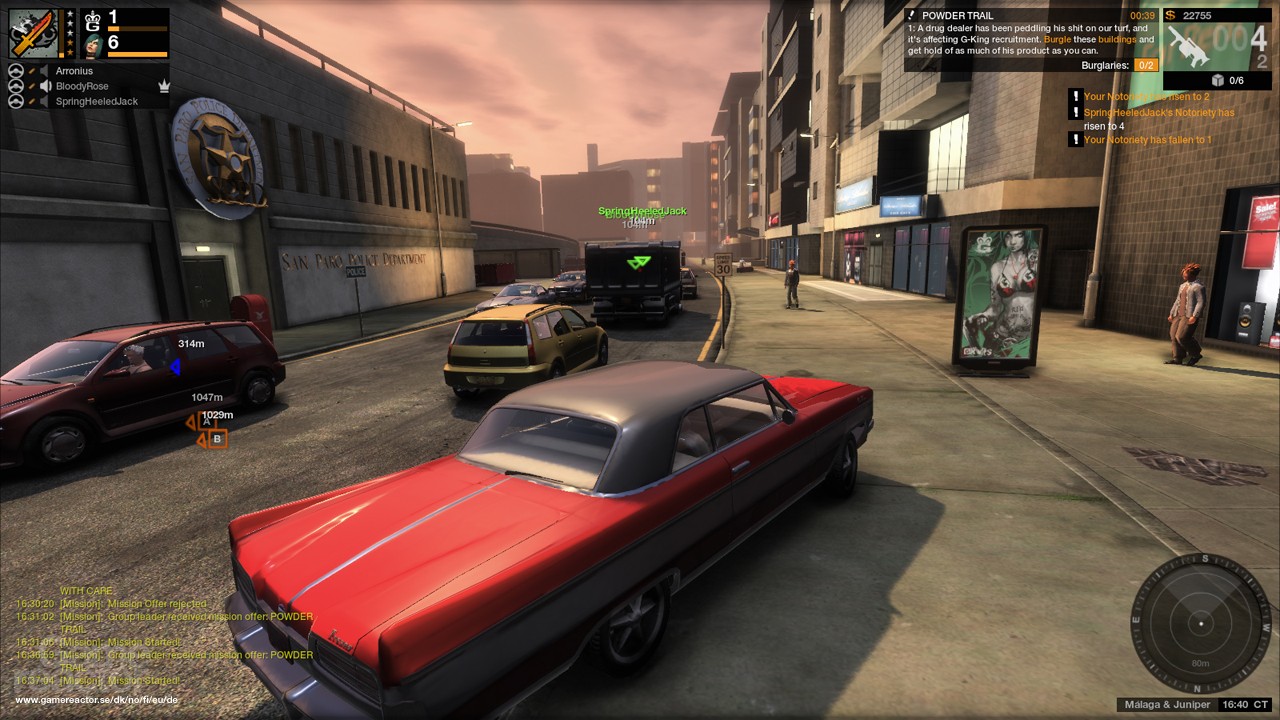Screen dimensions: 1280x720
Task: Click the G-King crown faction emblem
Action: pyautogui.click(x=93, y=20)
